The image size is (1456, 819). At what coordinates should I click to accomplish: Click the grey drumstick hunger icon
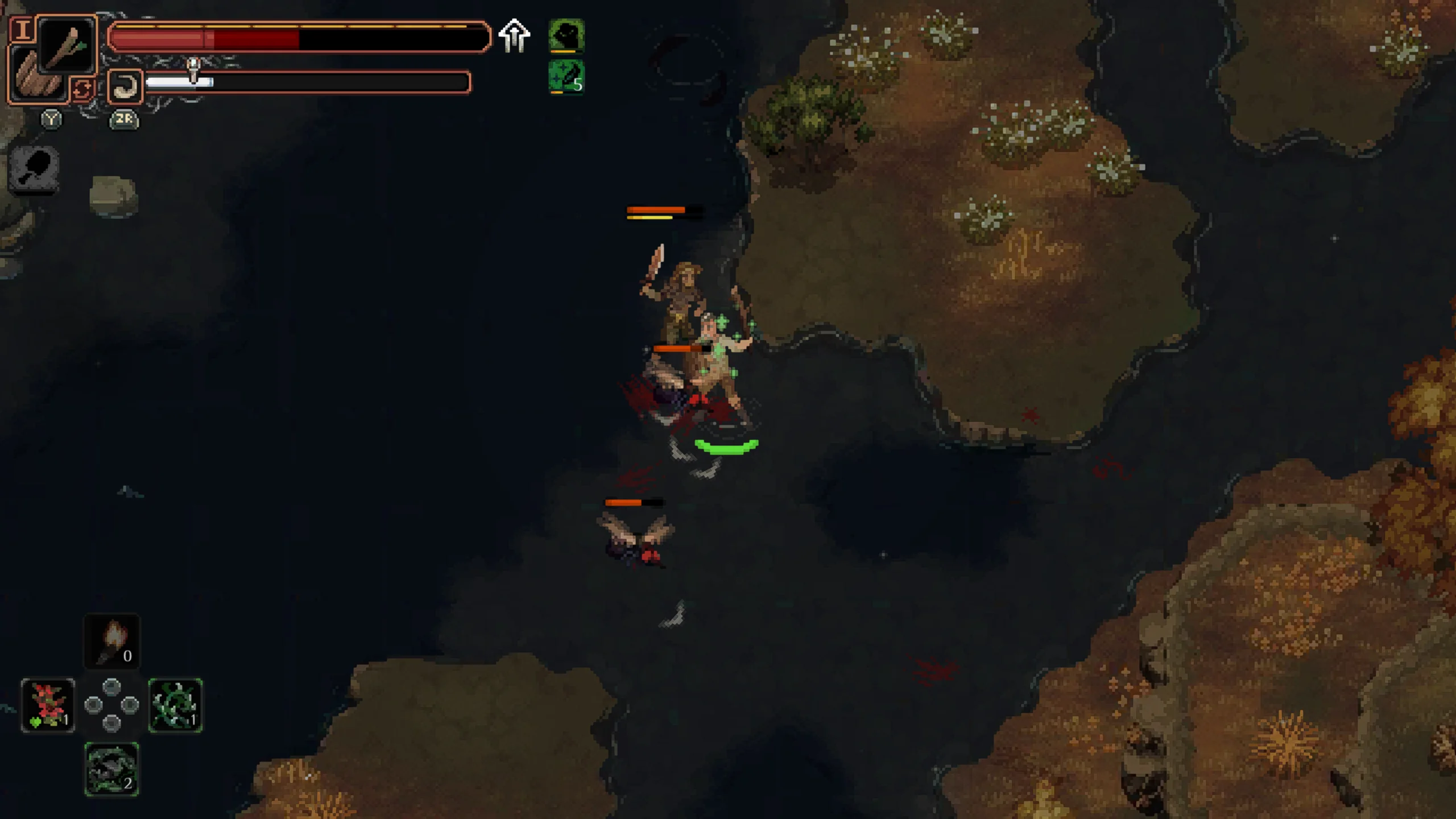tap(34, 169)
